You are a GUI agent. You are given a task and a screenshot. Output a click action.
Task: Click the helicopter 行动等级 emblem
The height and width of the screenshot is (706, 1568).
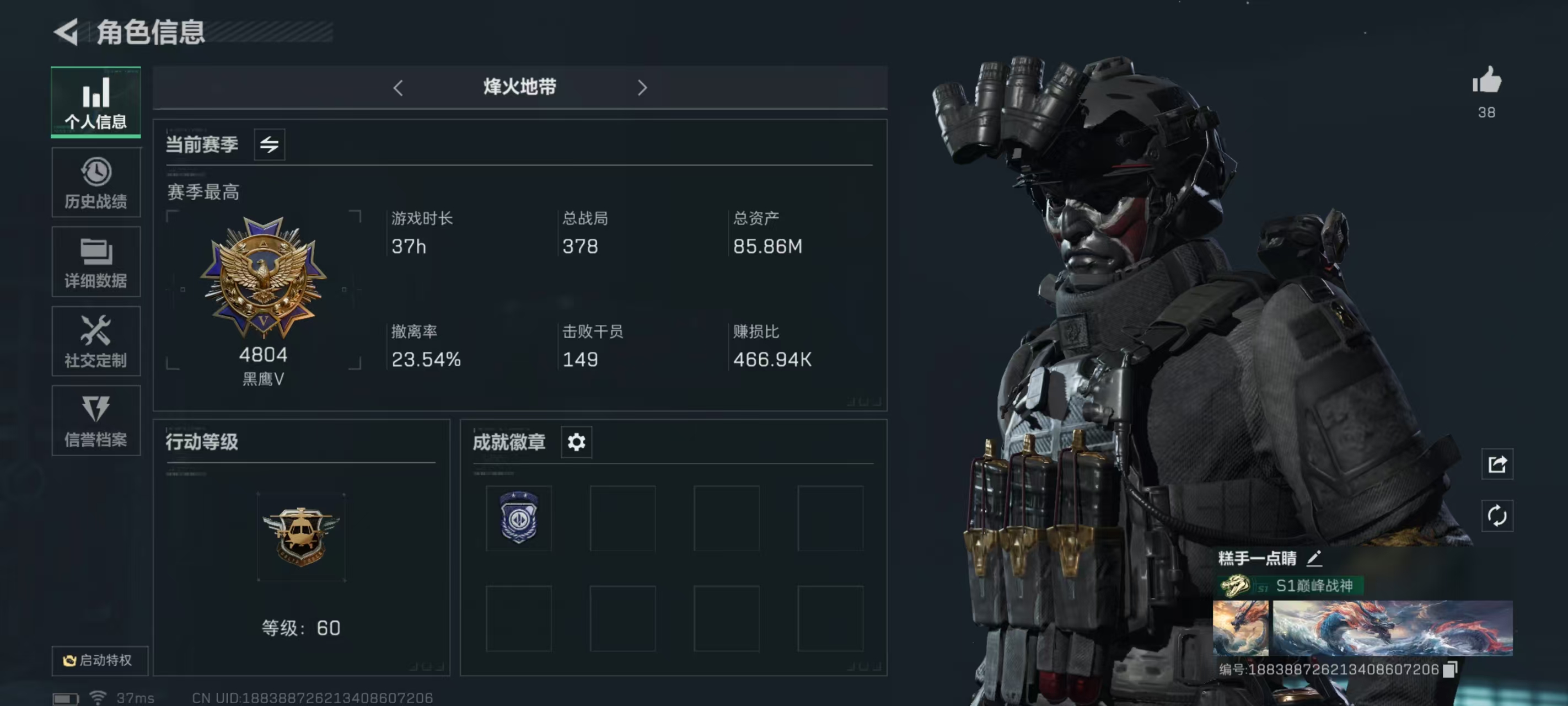click(x=300, y=536)
